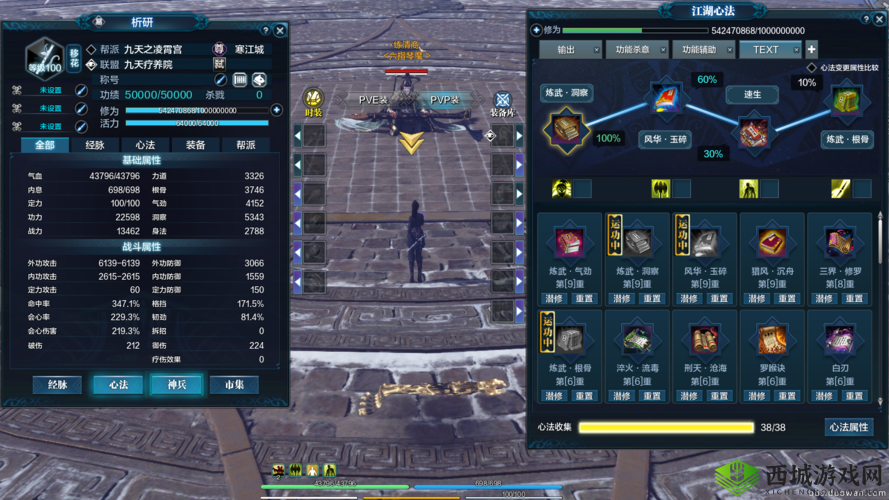Click 潜修 under 三界·修罗

(825, 298)
